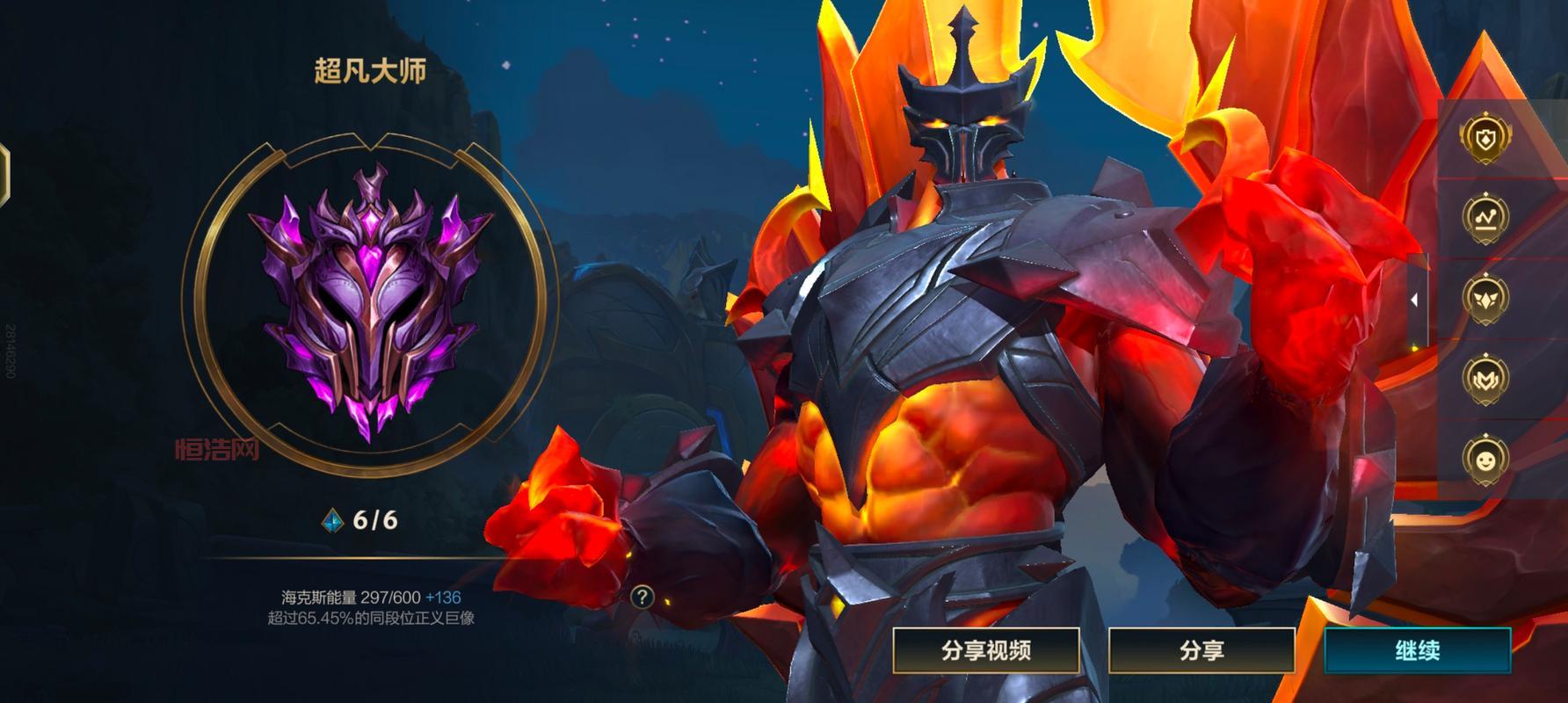This screenshot has width=1568, height=703.
Task: Show the M-shaped mastery badge tab
Action: (x=1485, y=378)
